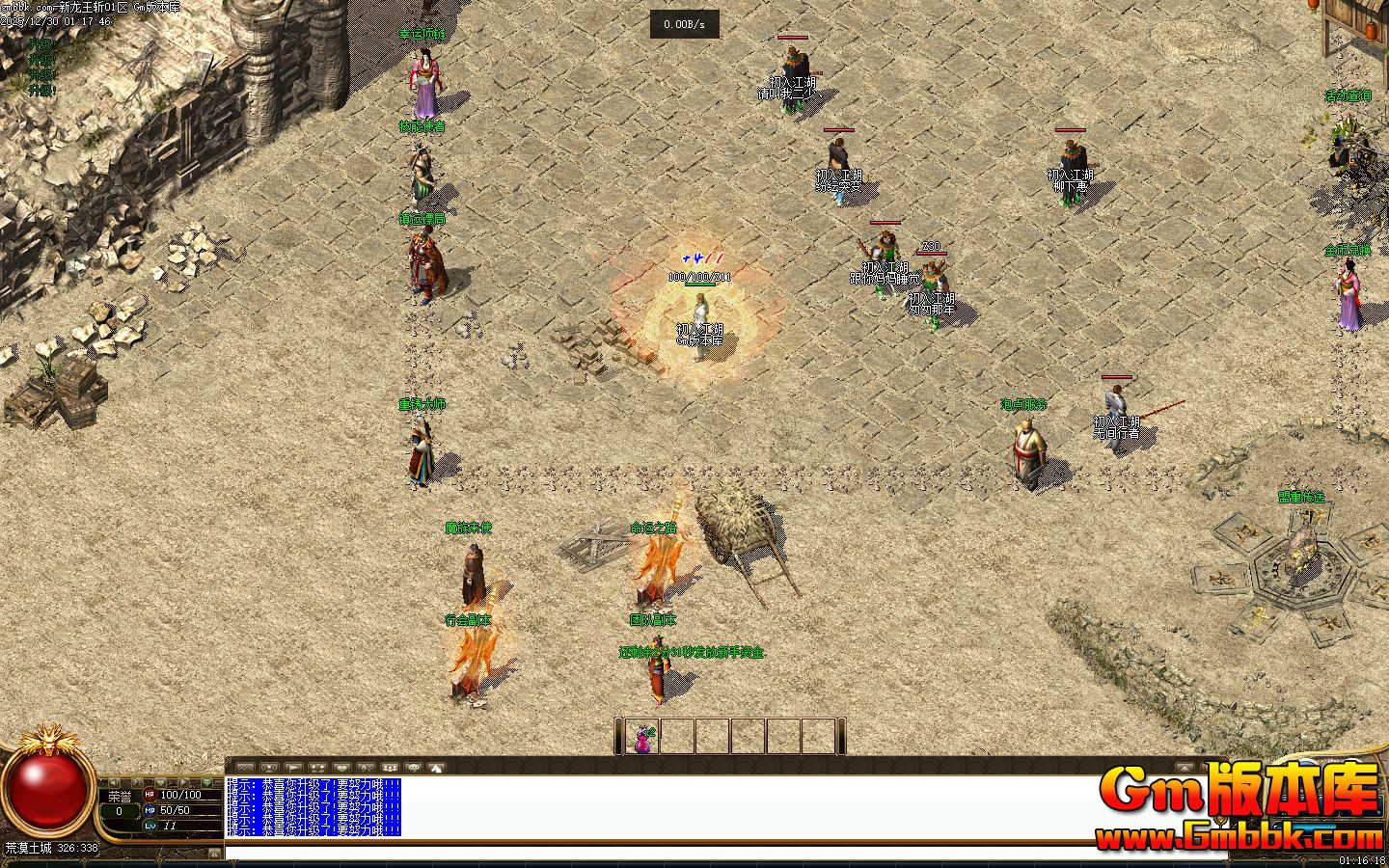The height and width of the screenshot is (868, 1389).
Task: Click the chat text input field
Action: 675,853
